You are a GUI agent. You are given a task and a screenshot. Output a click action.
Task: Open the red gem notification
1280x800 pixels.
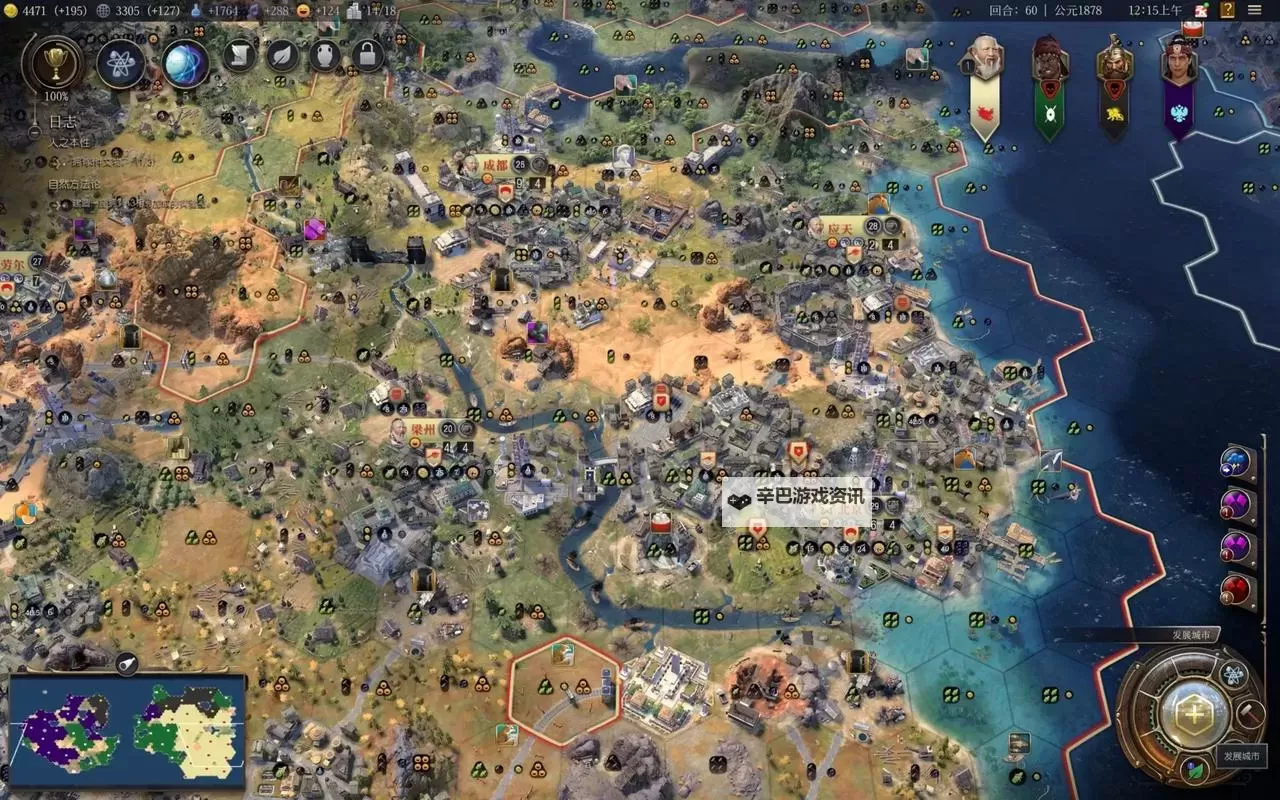pos(1238,589)
